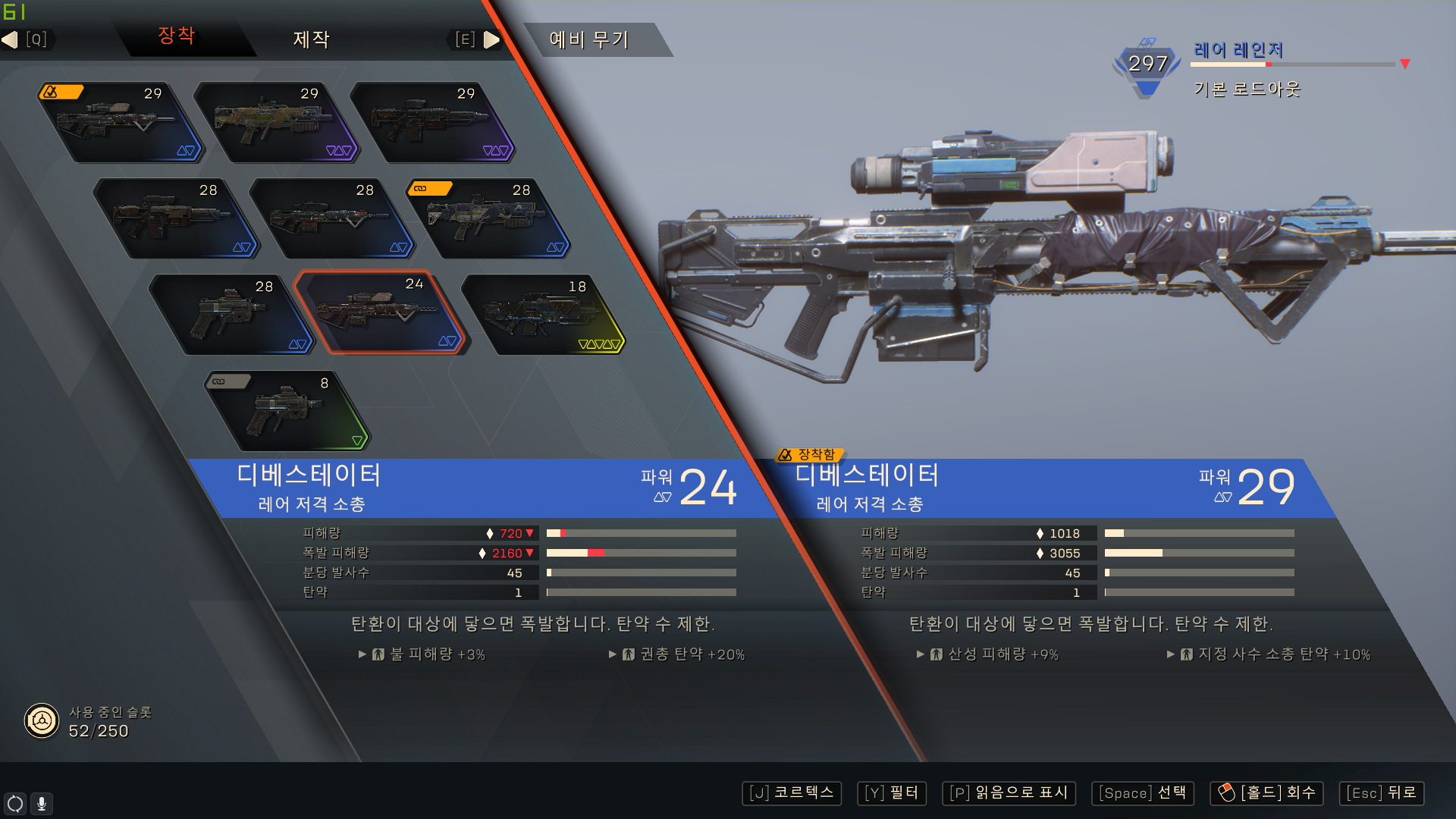
Task: Go back with the 뒤로 button
Action: pos(1382,793)
